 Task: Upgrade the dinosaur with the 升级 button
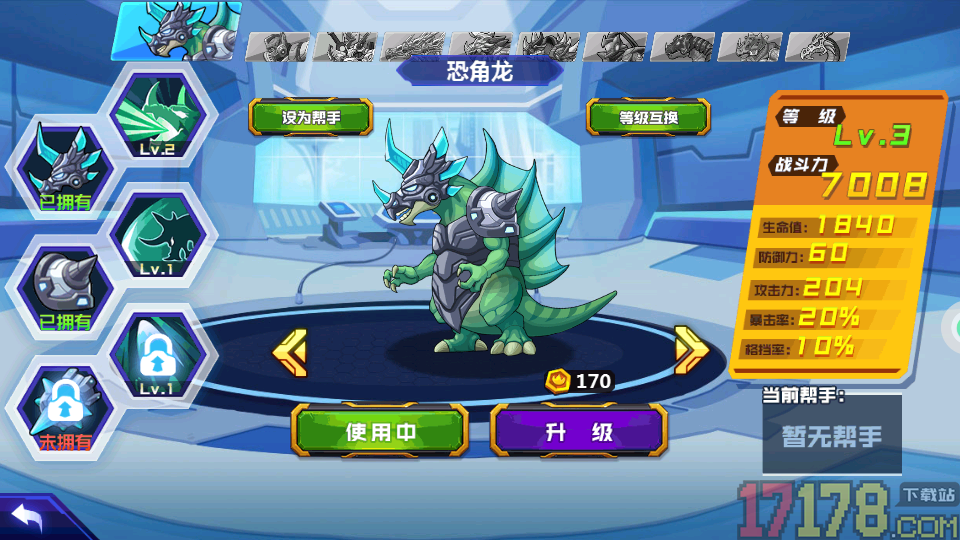pos(578,432)
